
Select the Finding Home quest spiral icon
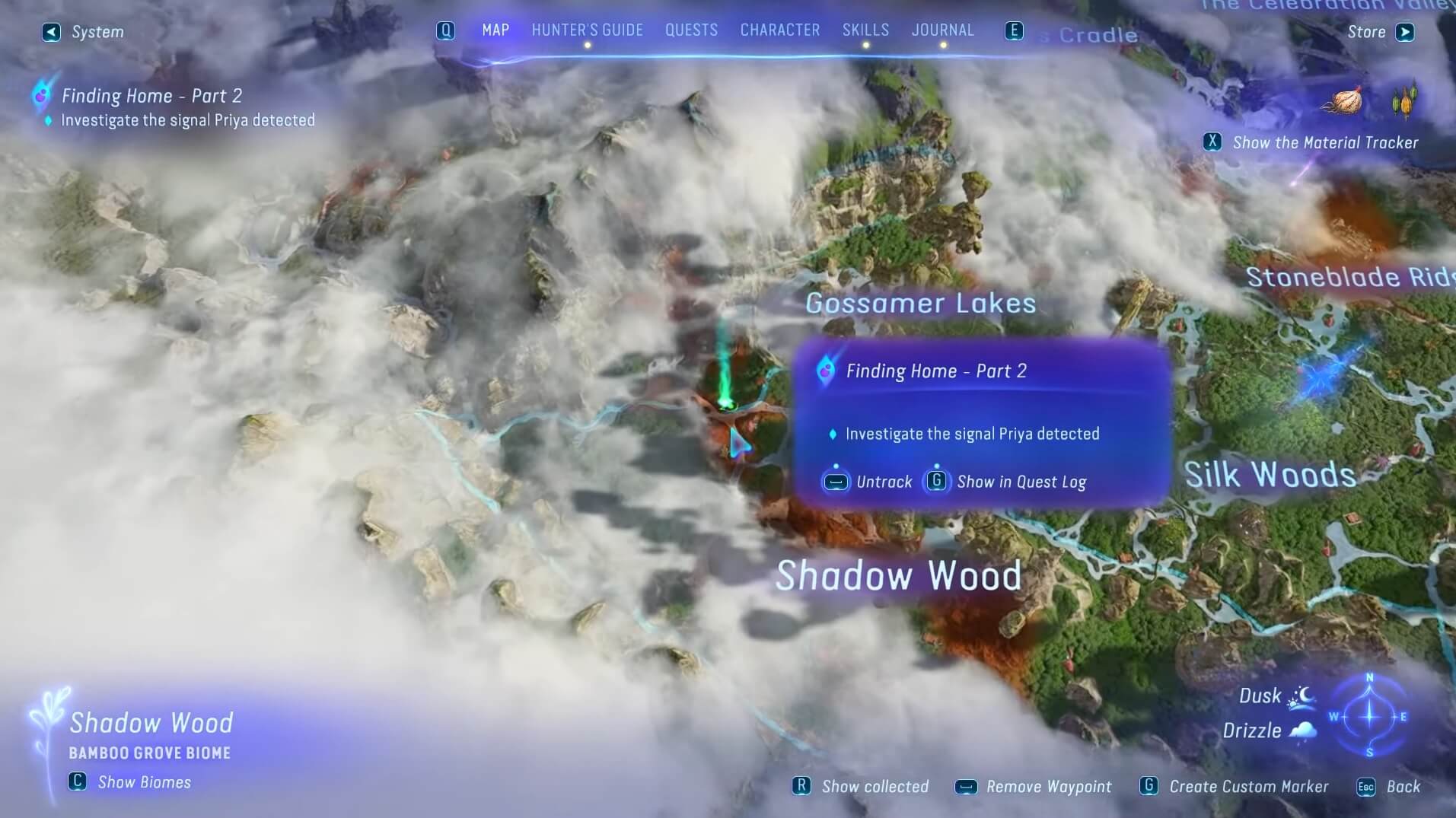[827, 371]
